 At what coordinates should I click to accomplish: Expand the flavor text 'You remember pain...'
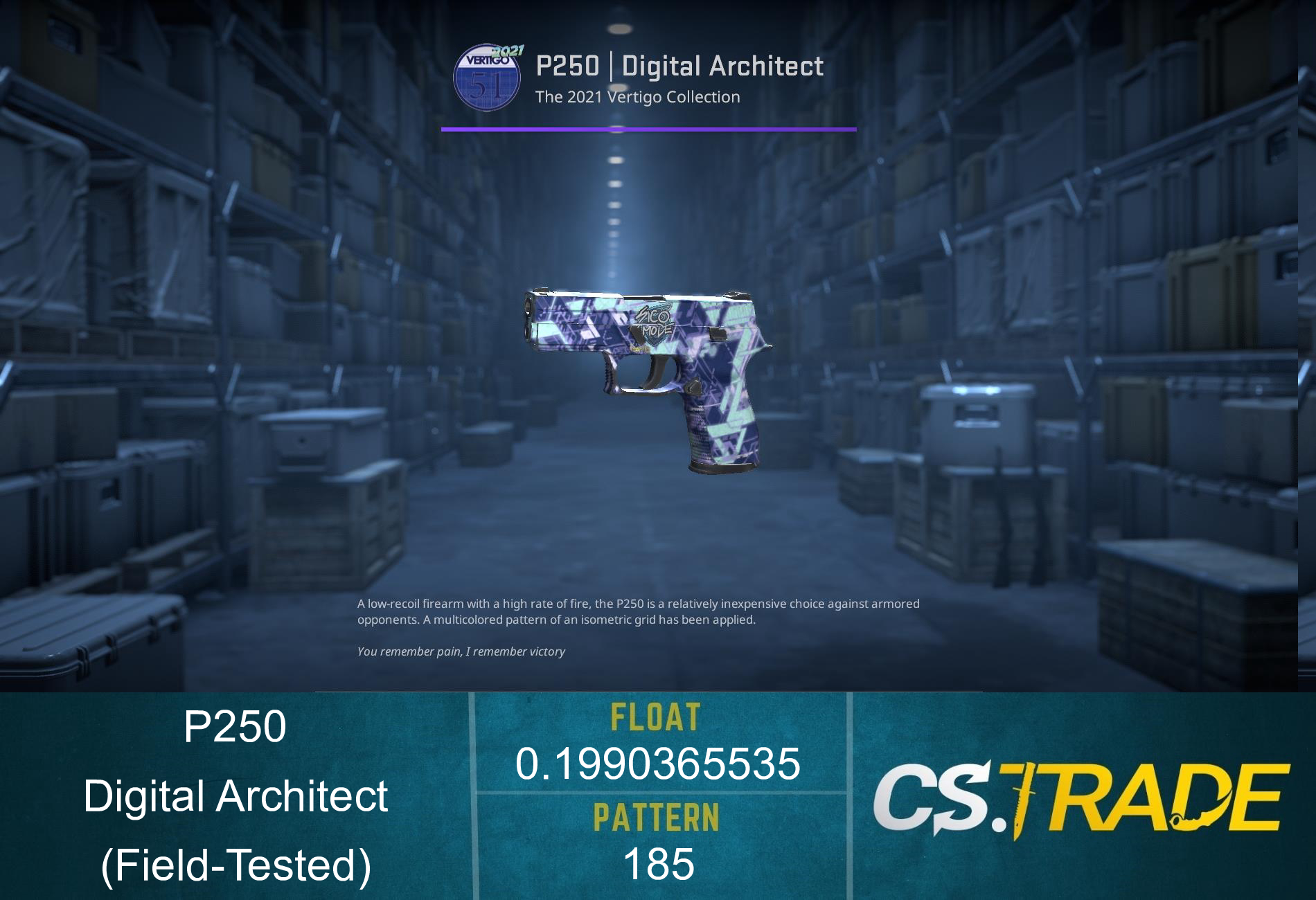pyautogui.click(x=462, y=651)
